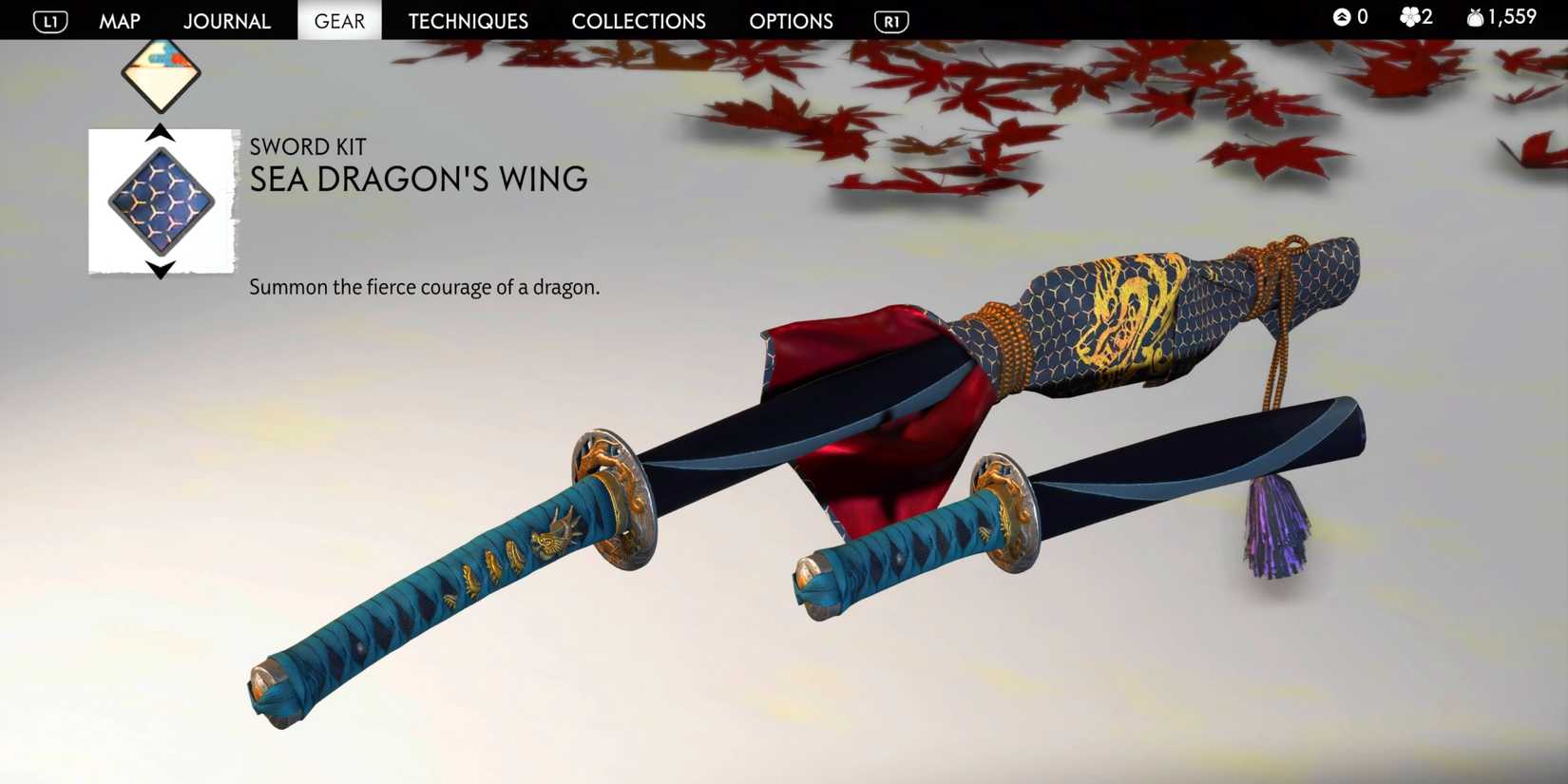
Task: Click the supply points chevron icon
Action: (x=1340, y=16)
